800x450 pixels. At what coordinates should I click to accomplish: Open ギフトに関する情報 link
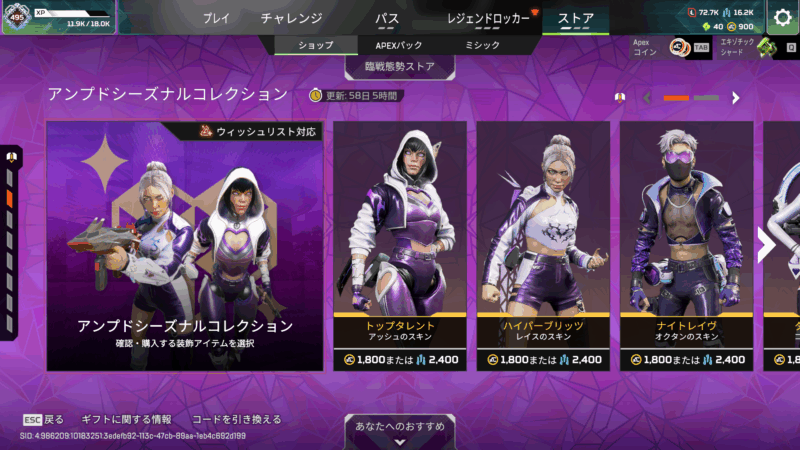(x=128, y=419)
